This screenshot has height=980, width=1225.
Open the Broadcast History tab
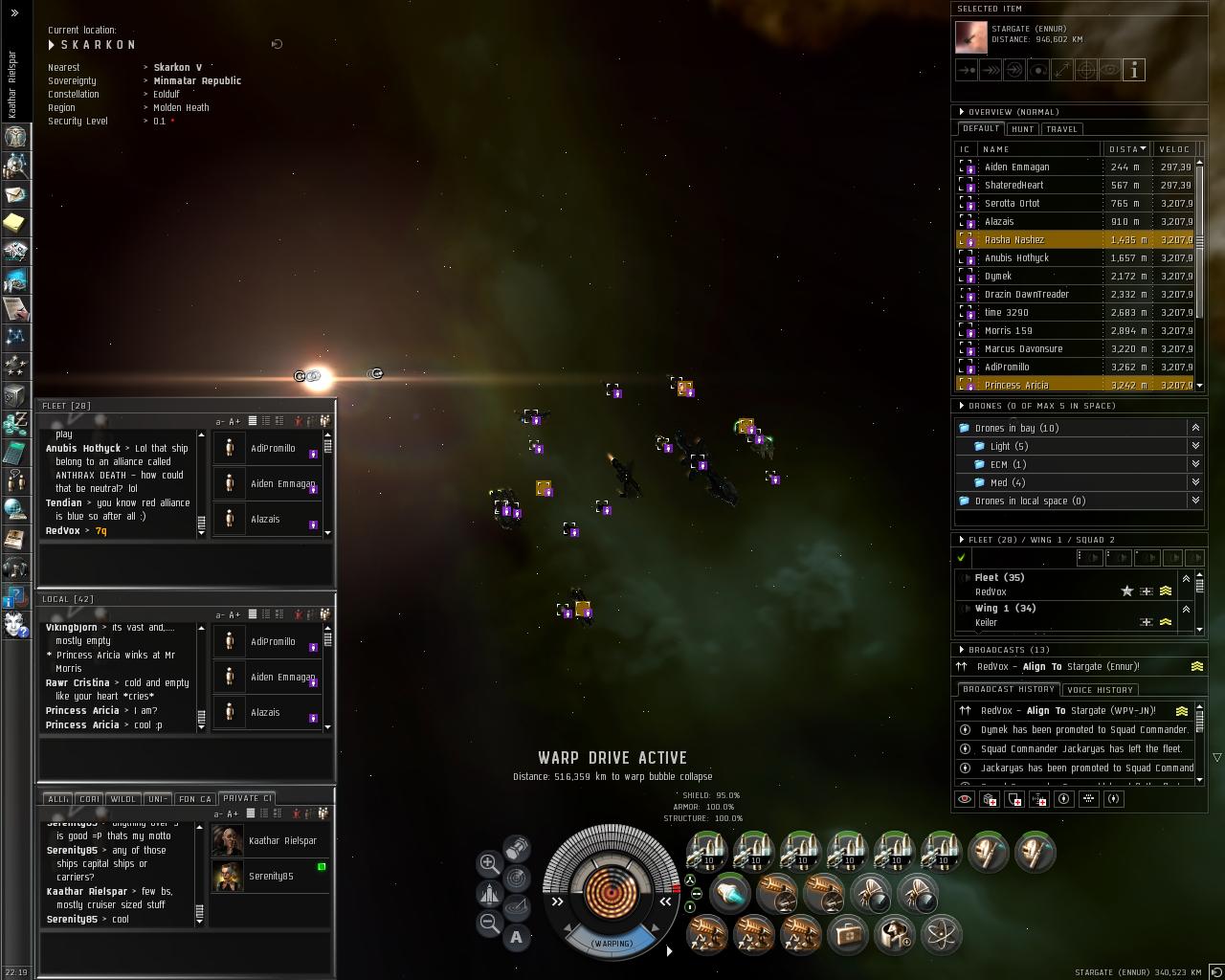(x=1008, y=690)
